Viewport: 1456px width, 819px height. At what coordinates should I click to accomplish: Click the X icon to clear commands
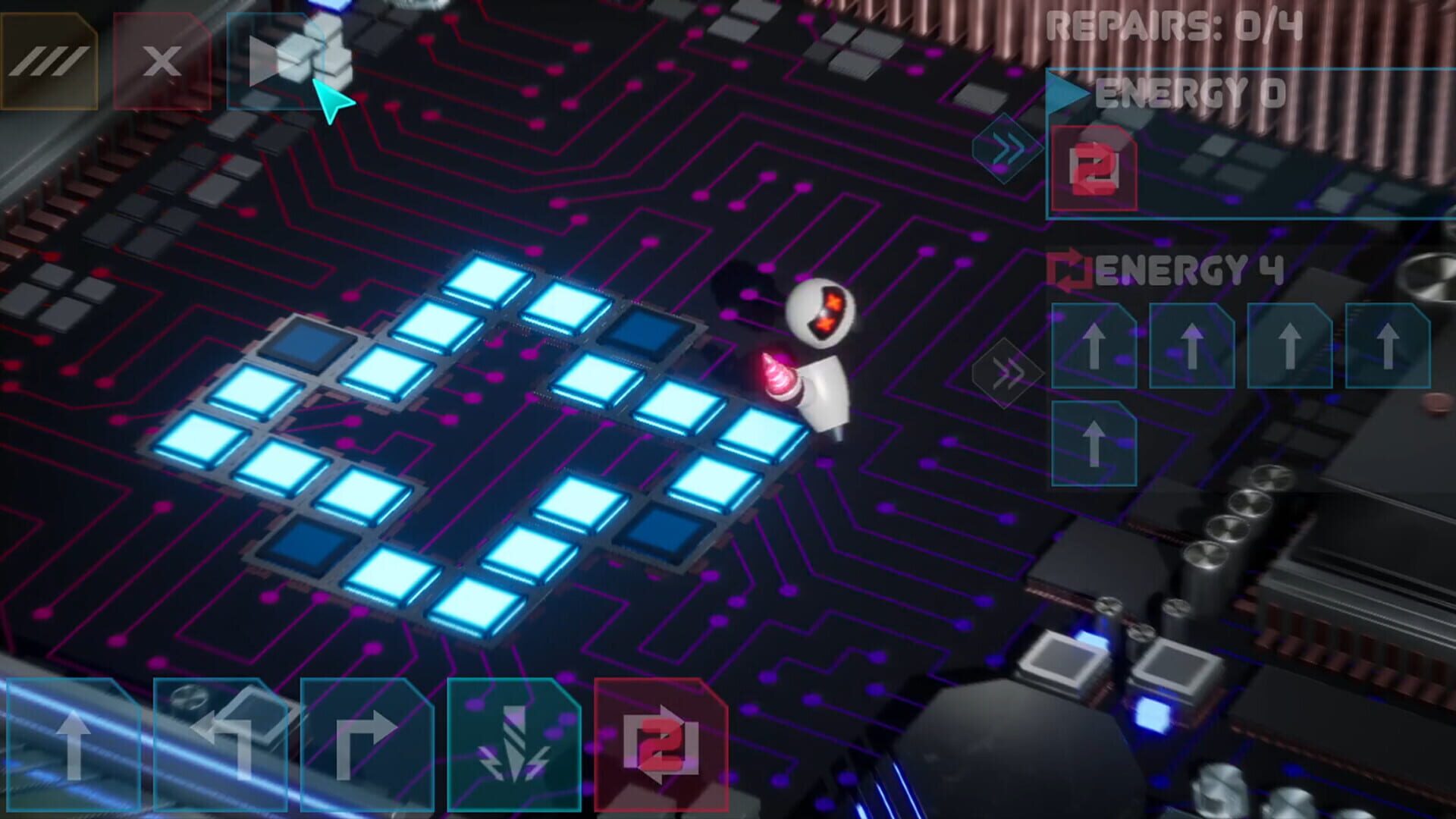(x=163, y=61)
